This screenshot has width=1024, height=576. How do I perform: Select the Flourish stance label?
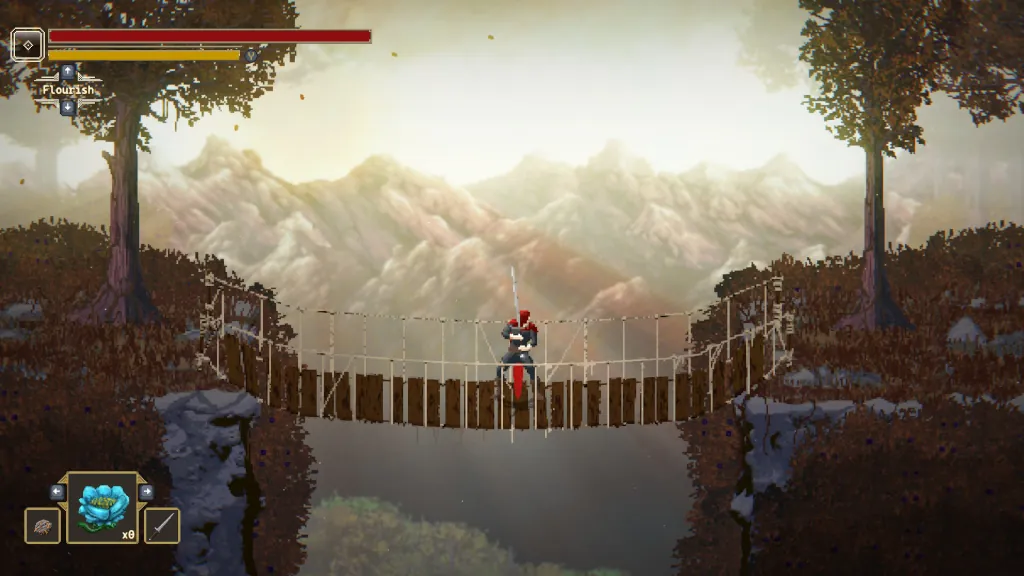click(x=68, y=90)
